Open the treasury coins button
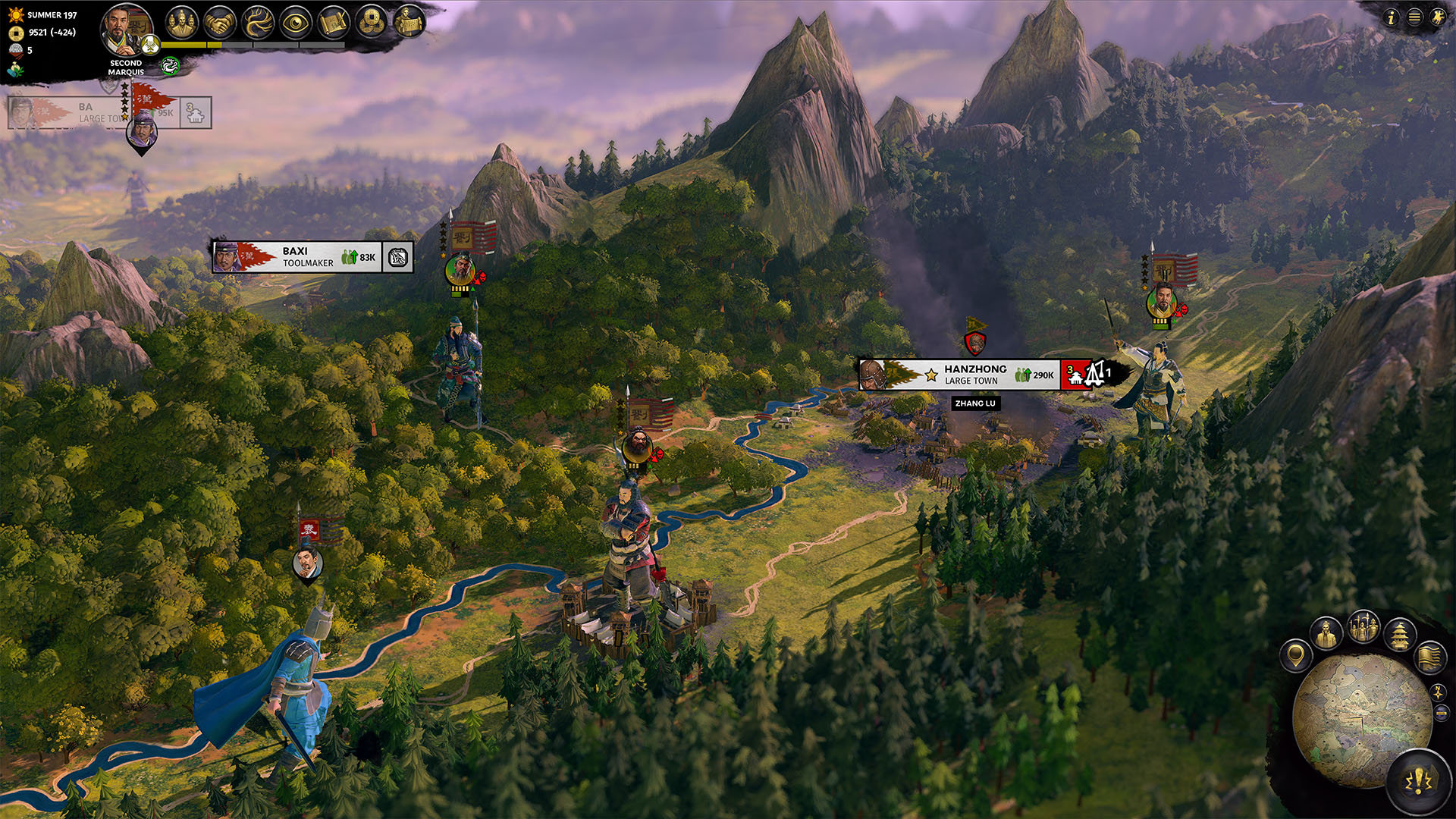The width and height of the screenshot is (1456, 819). click(x=372, y=23)
